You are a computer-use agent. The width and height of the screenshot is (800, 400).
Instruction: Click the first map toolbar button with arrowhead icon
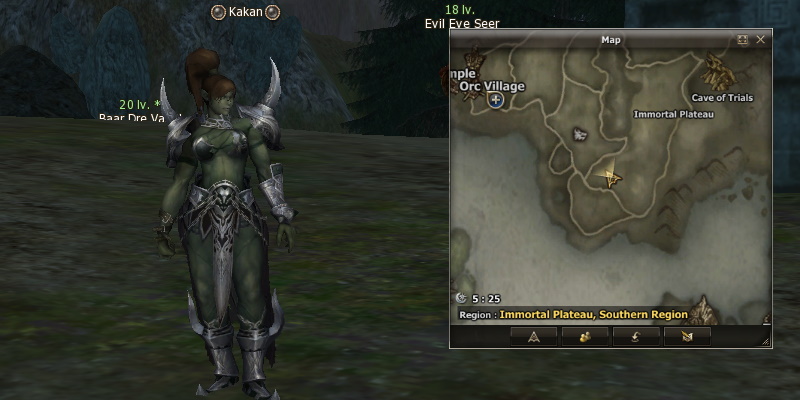(533, 336)
